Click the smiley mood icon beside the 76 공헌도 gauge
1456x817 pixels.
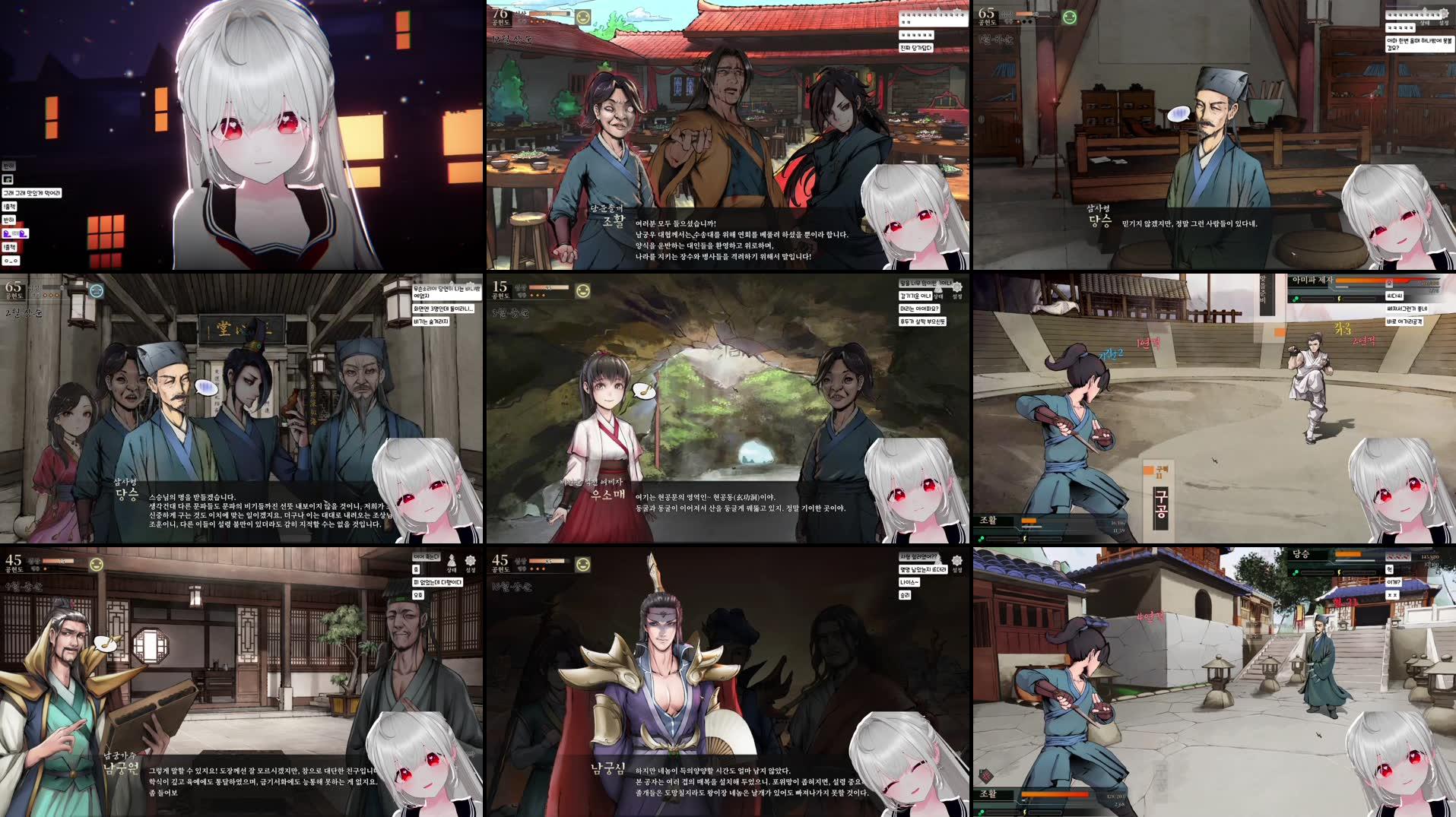click(583, 17)
